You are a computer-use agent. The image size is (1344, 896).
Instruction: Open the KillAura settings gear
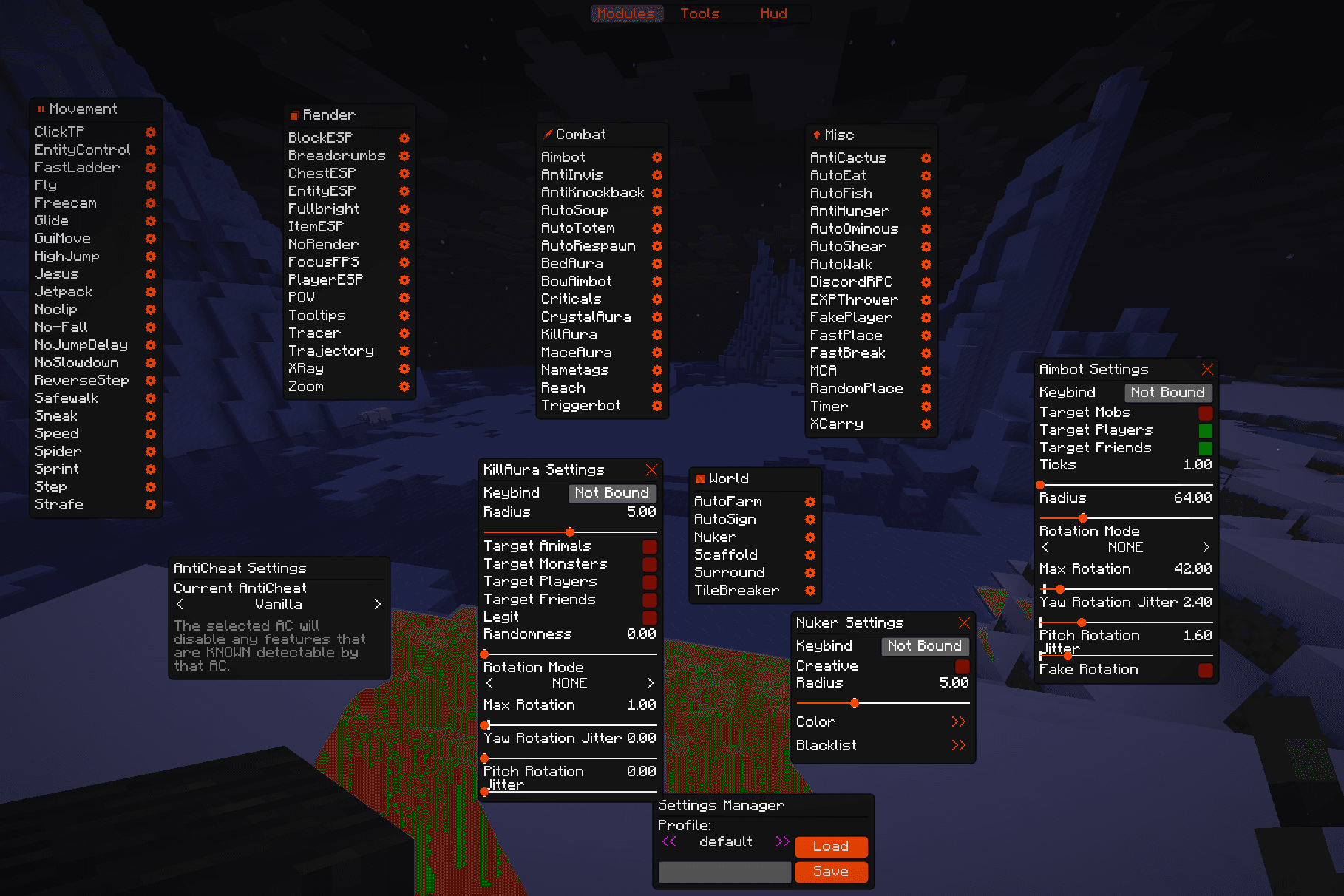coord(657,335)
